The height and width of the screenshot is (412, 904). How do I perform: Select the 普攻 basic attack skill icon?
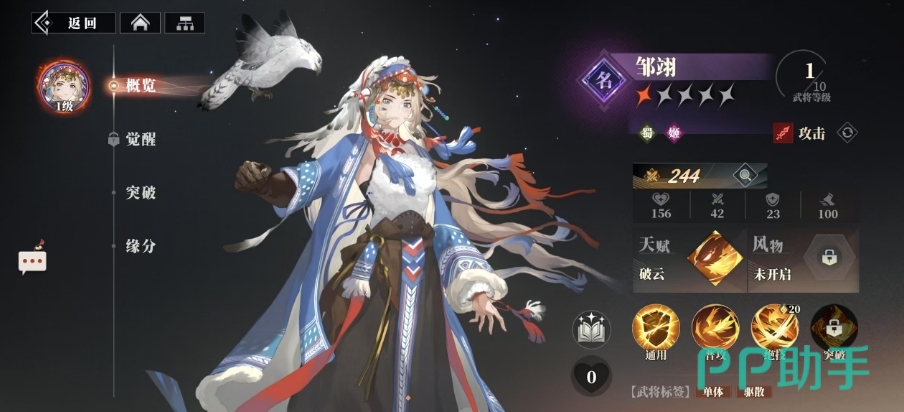714,328
